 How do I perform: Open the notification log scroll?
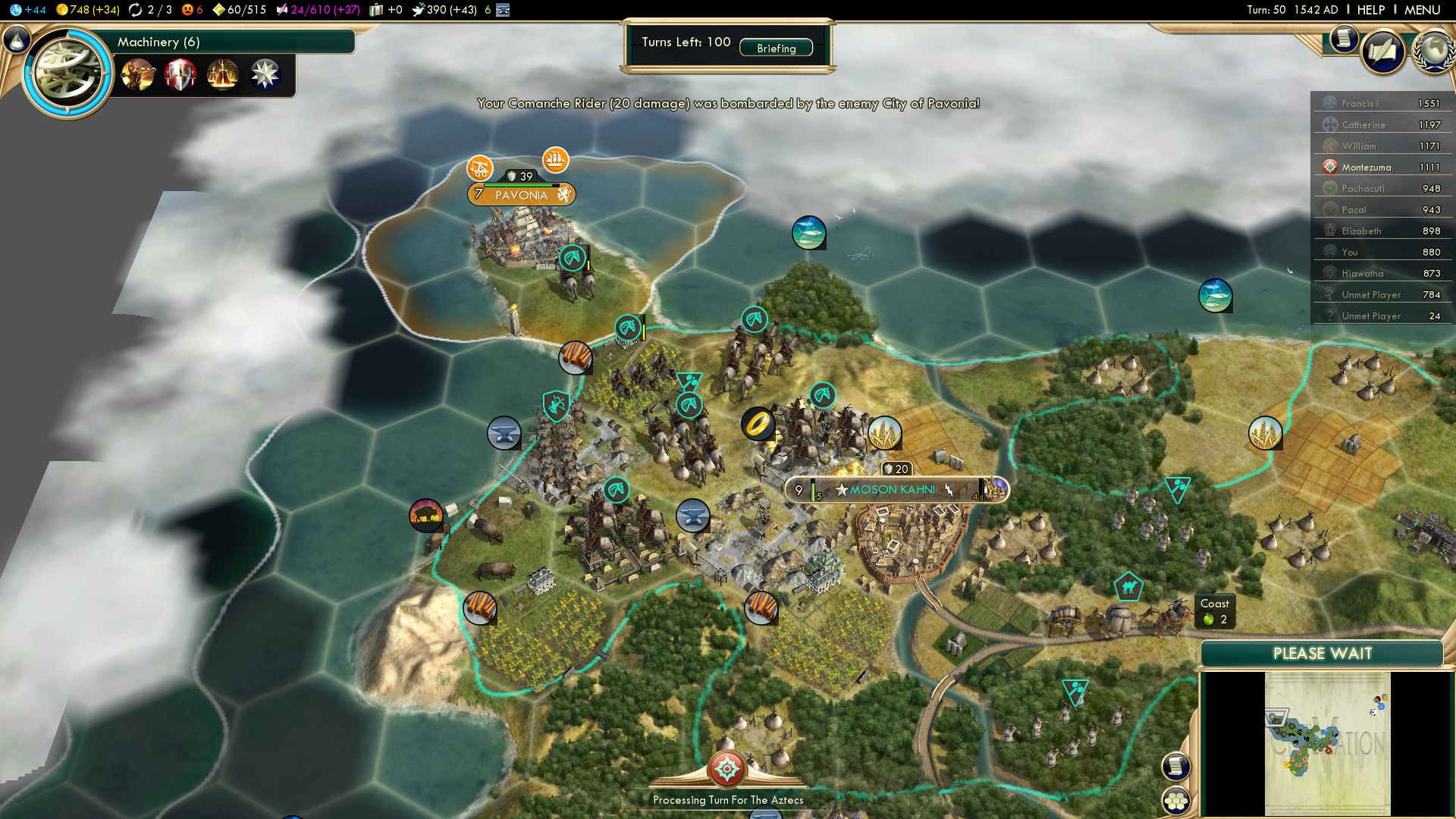tap(1343, 39)
